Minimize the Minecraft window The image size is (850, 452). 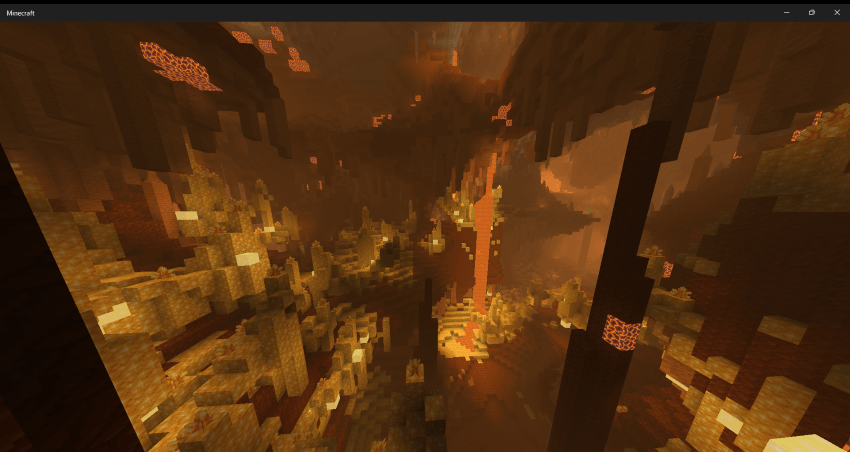(x=786, y=12)
